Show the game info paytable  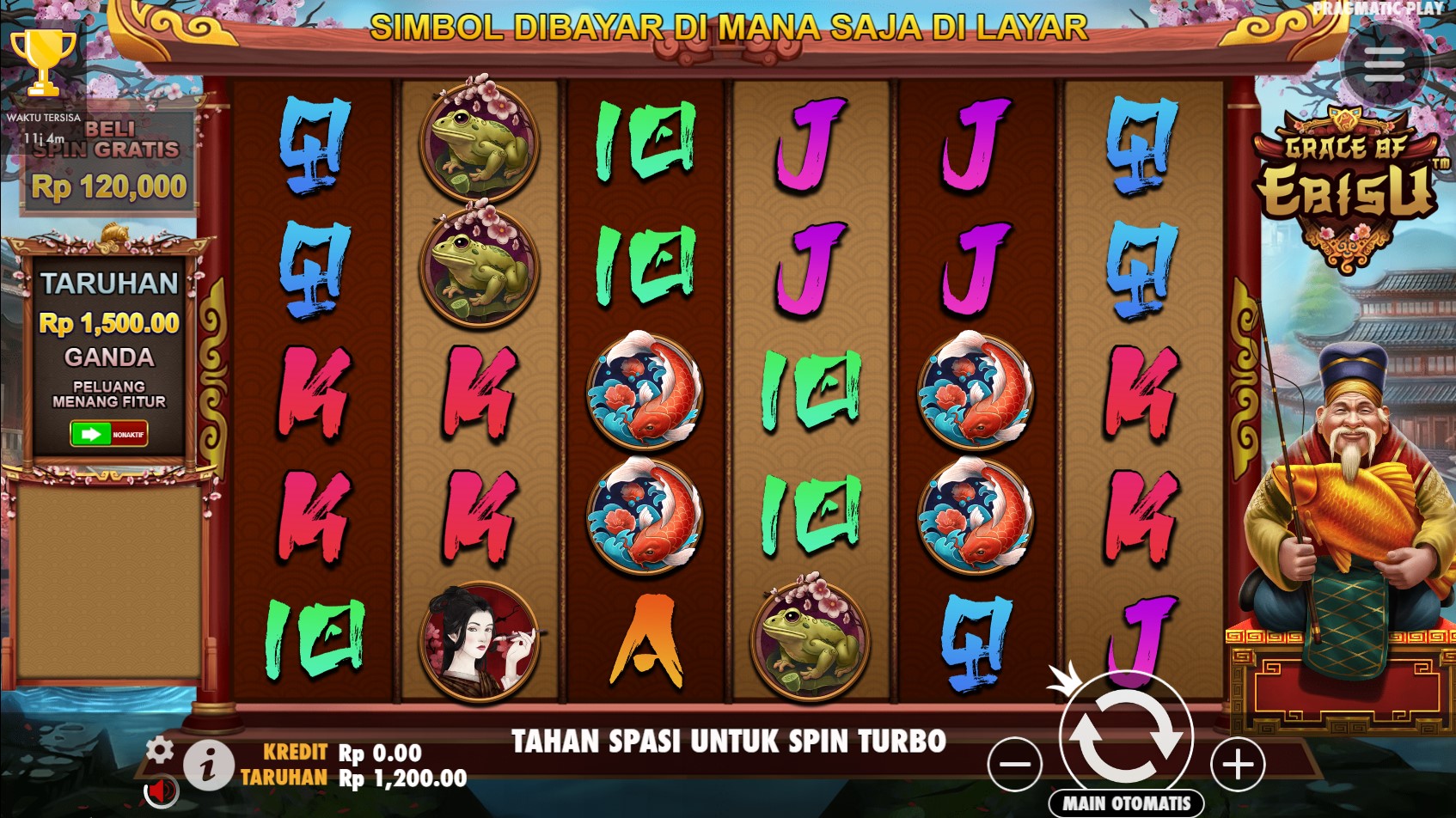pos(208,764)
